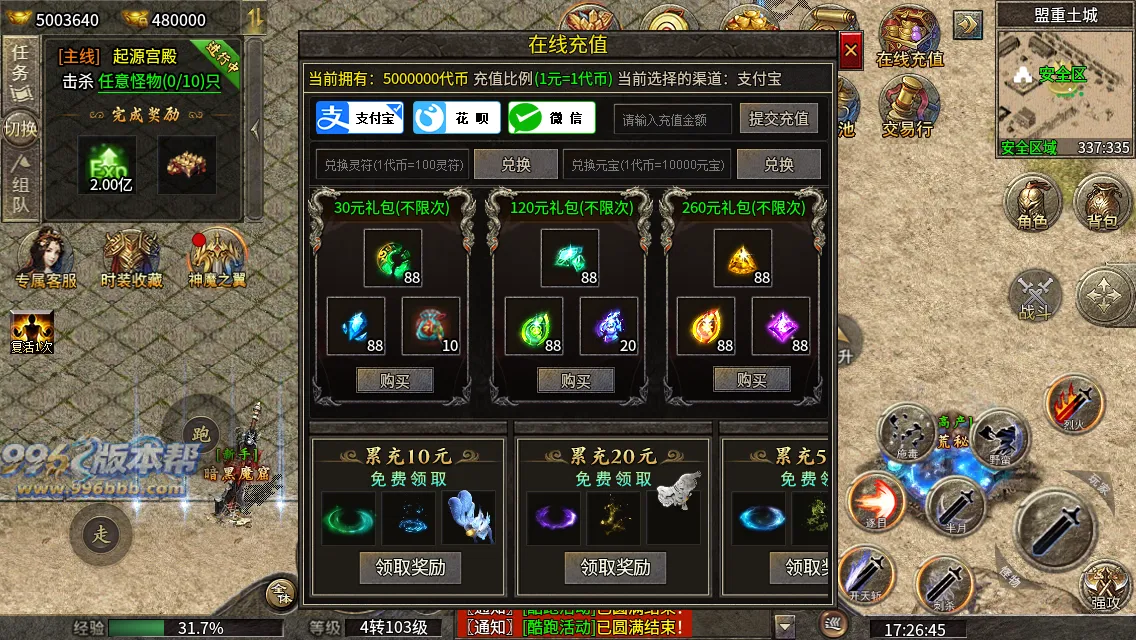
Task: Buy the 30元 gift pack
Action: [x=395, y=380]
